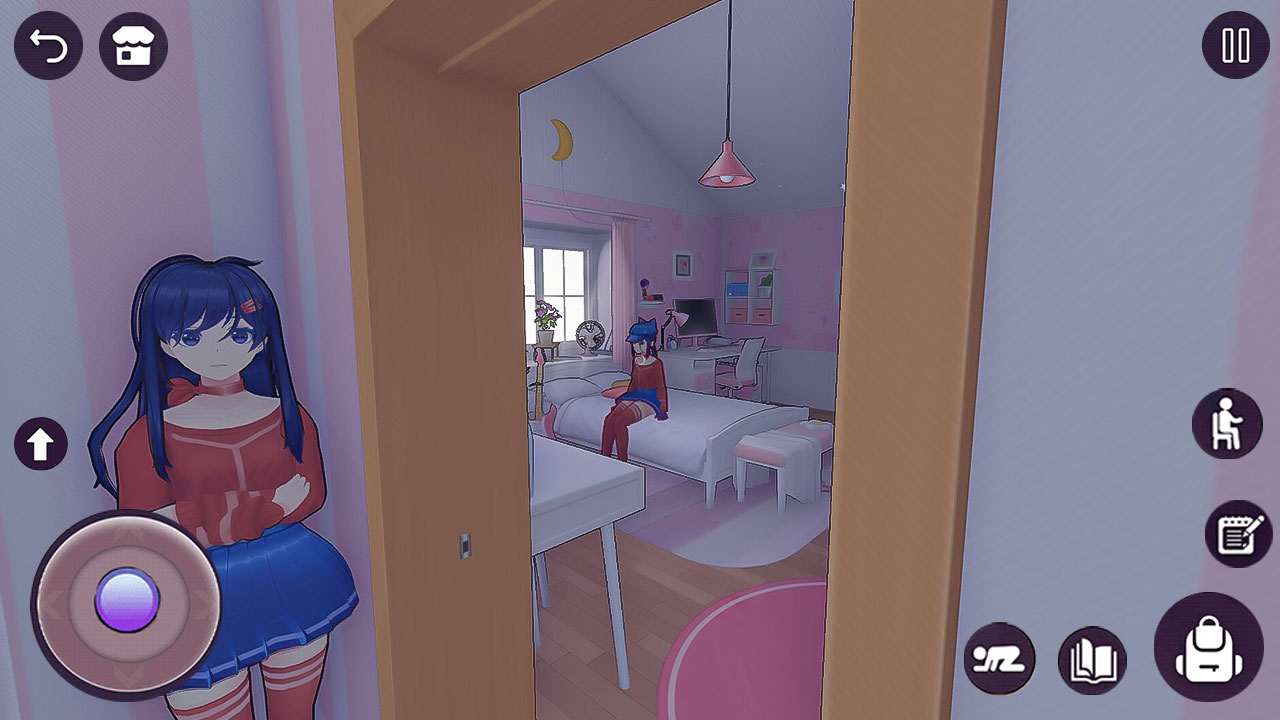Pause the game

click(1233, 45)
